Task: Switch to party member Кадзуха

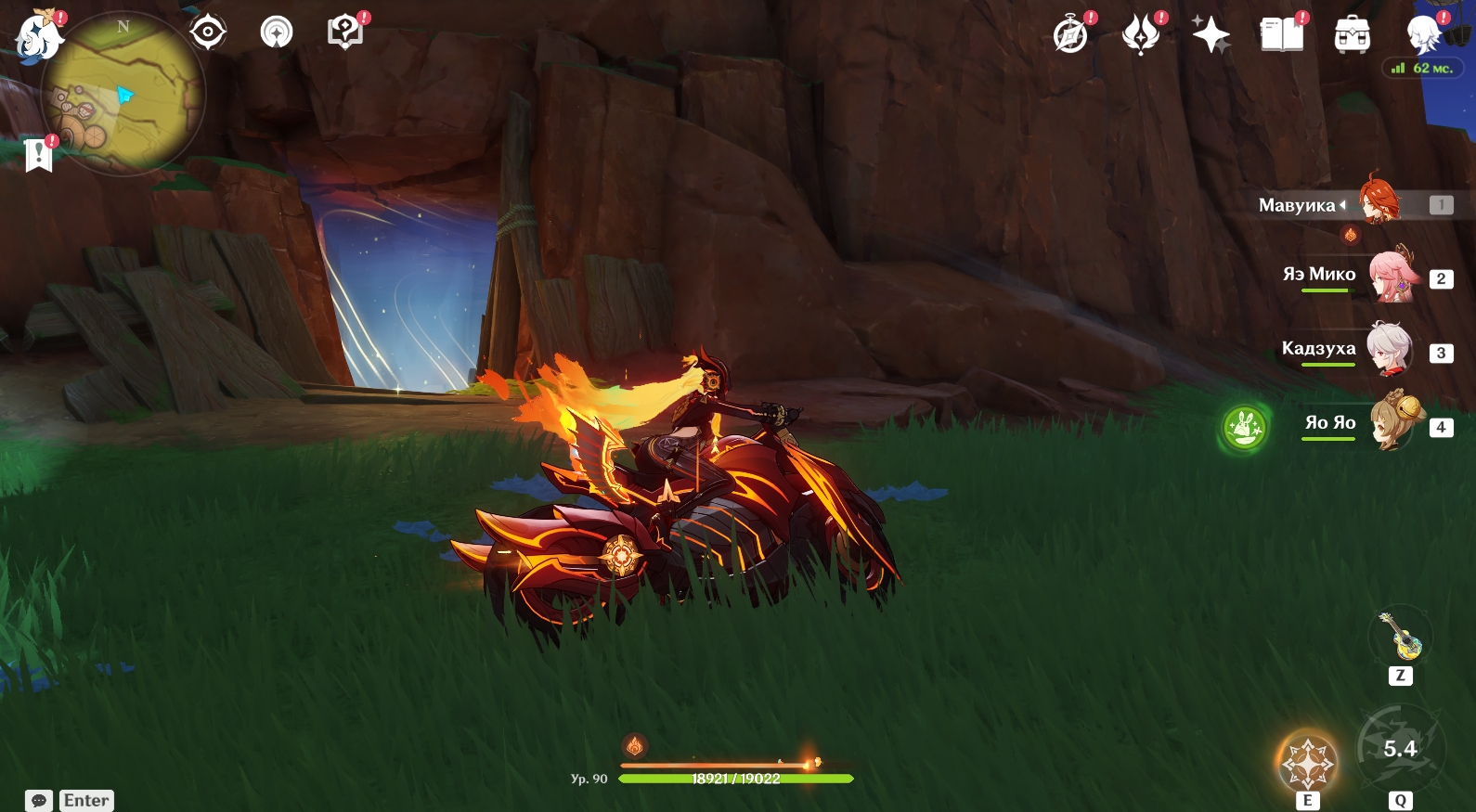Action: point(1390,350)
